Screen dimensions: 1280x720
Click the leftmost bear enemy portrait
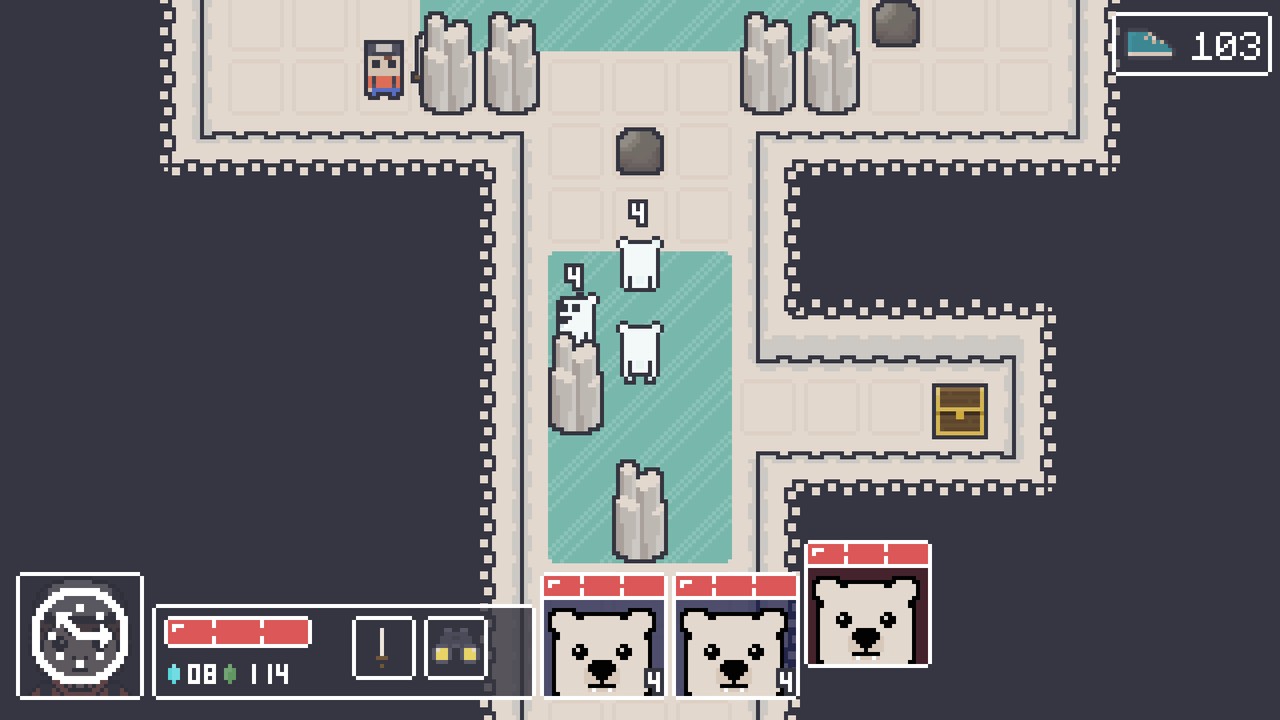(604, 645)
